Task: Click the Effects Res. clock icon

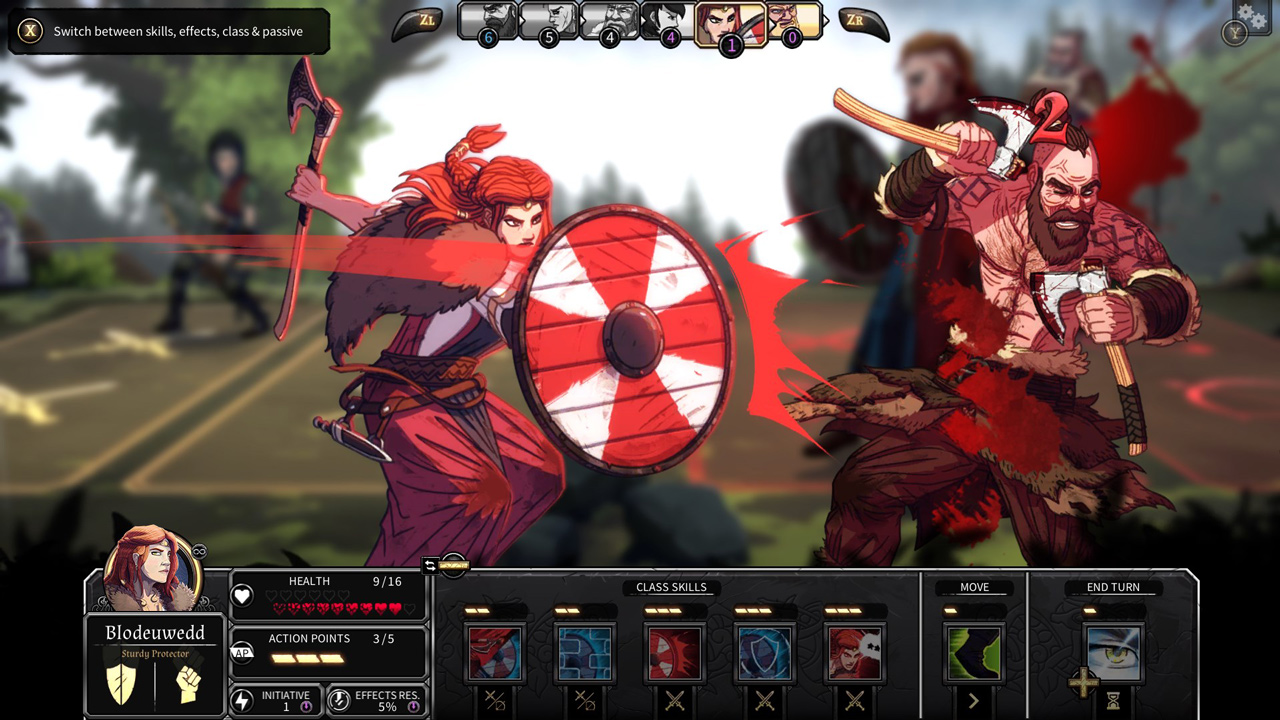Action: pyautogui.click(x=340, y=701)
